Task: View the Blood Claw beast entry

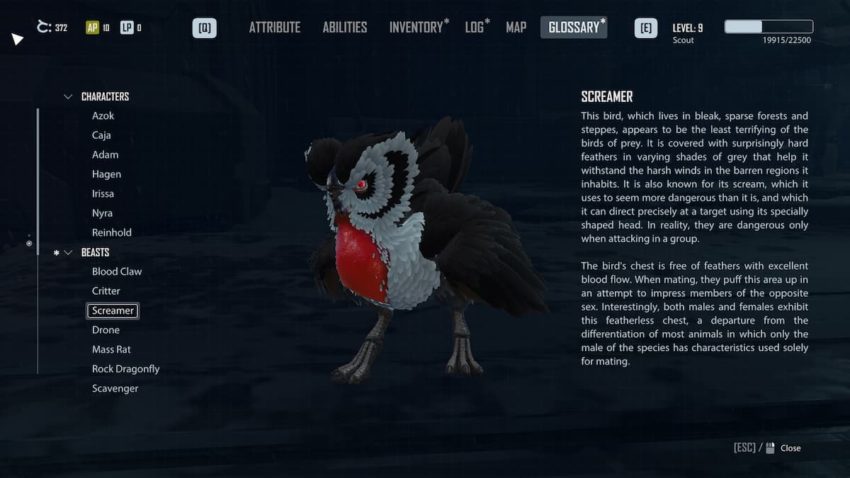Action: [x=117, y=272]
